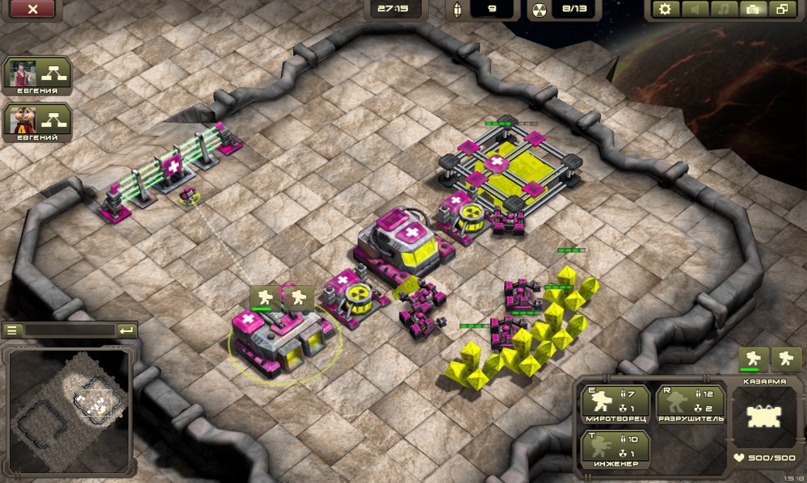Open the chat list menu icon
807x483 pixels.
(x=12, y=330)
